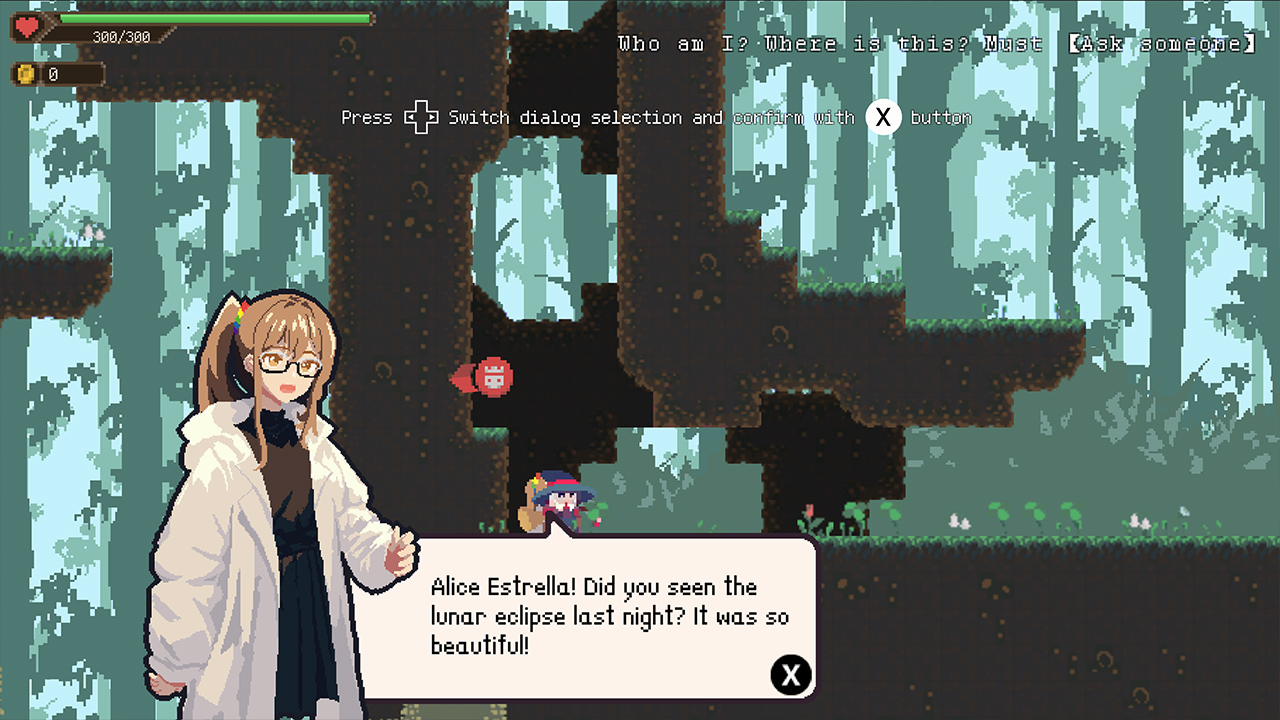Click the black X confirm button on dialog
Screen dimensions: 1280x720
pyautogui.click(x=791, y=675)
